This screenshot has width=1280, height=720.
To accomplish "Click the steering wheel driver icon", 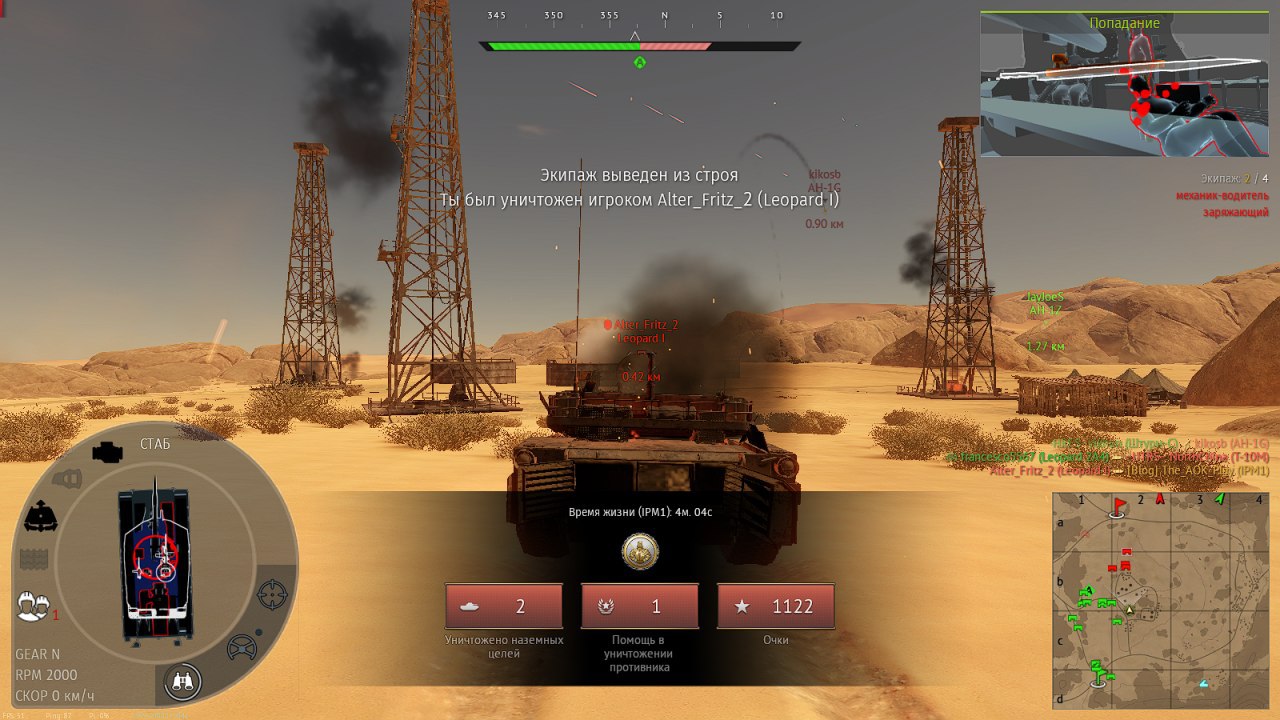I will 242,647.
